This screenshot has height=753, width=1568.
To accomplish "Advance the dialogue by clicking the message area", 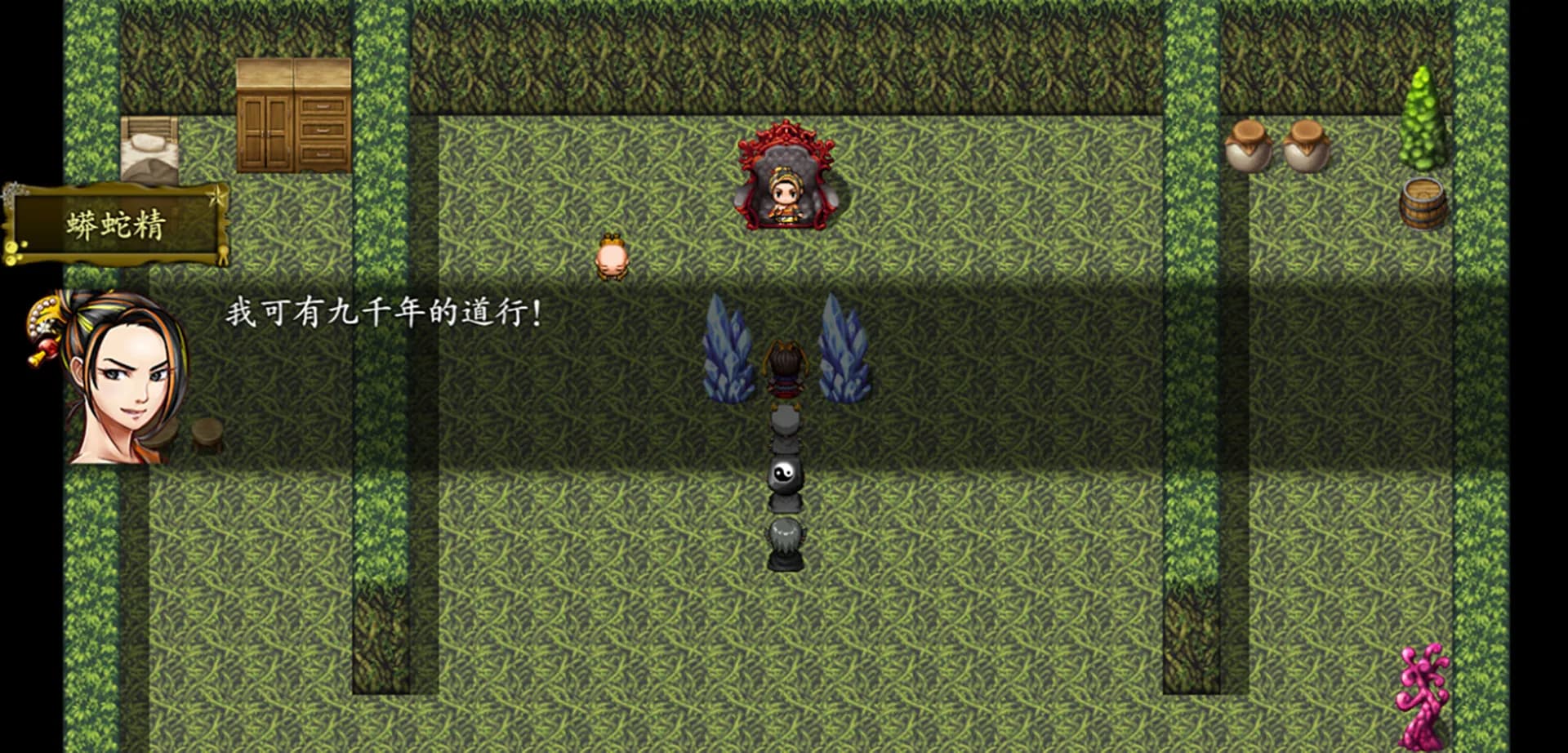I will pos(490,343).
